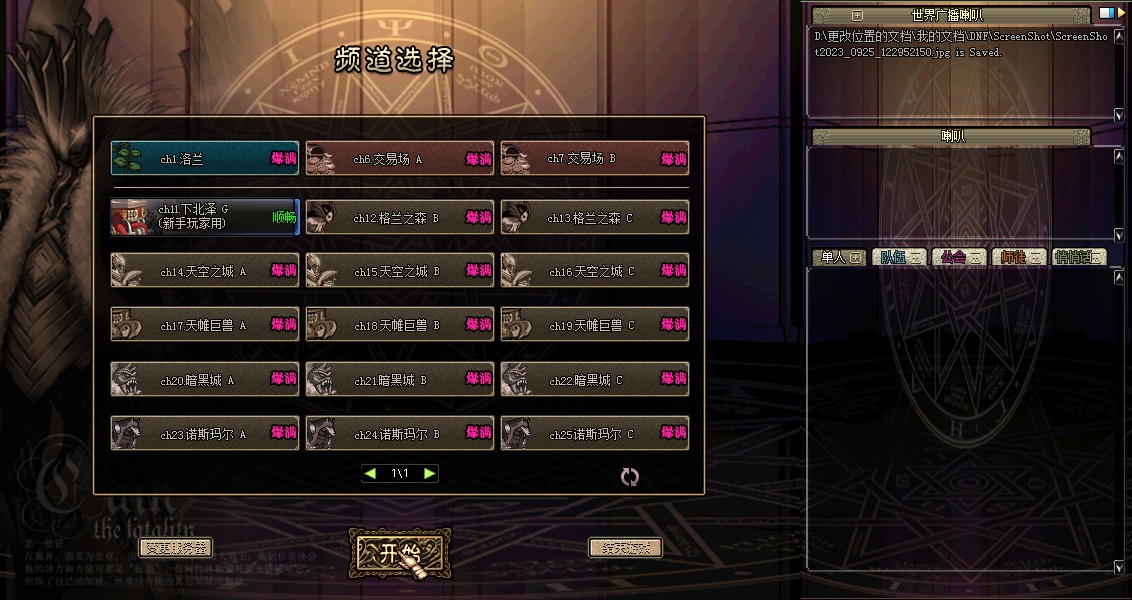The width and height of the screenshot is (1132, 600).
Task: Pick channel ch7 交易场 B
Action: (x=594, y=158)
